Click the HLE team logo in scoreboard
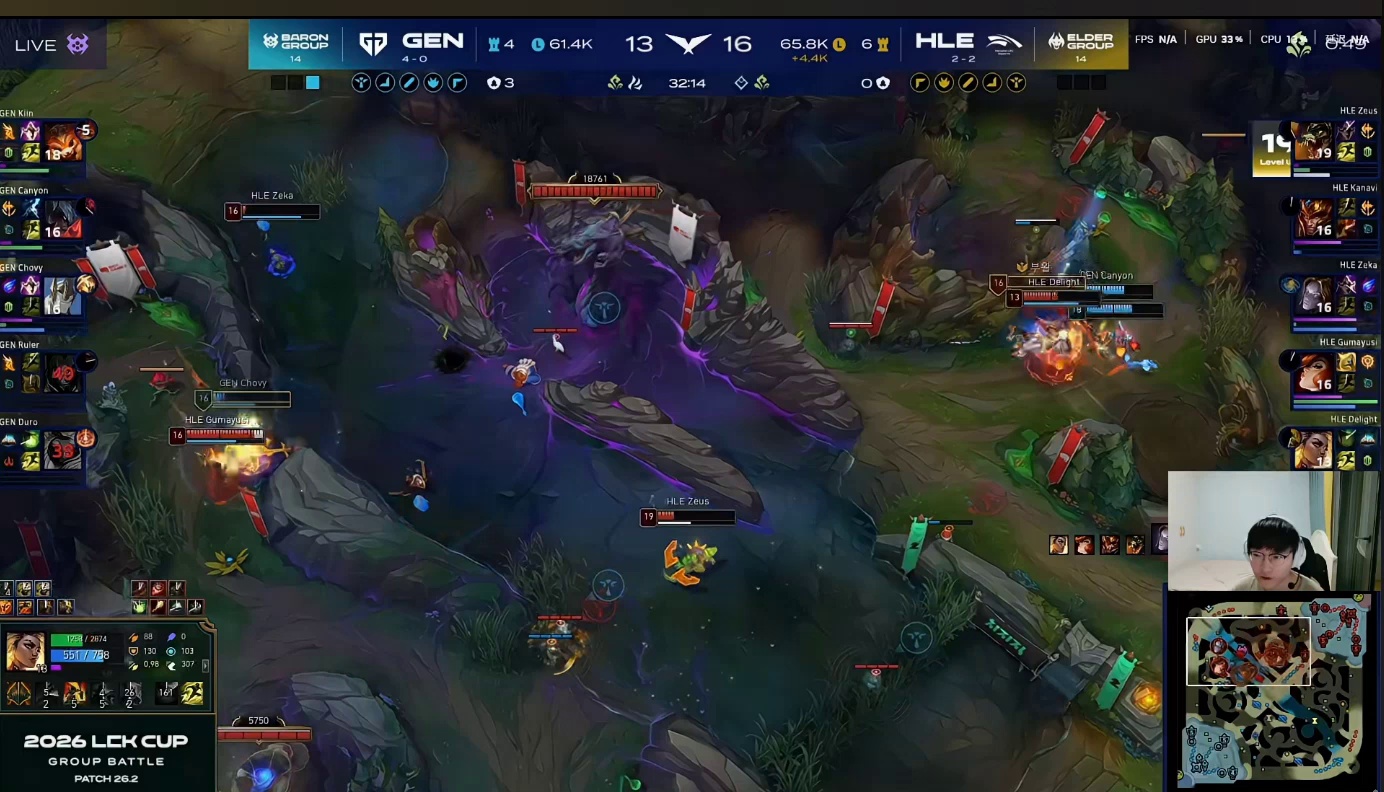This screenshot has width=1384, height=792. point(1003,44)
